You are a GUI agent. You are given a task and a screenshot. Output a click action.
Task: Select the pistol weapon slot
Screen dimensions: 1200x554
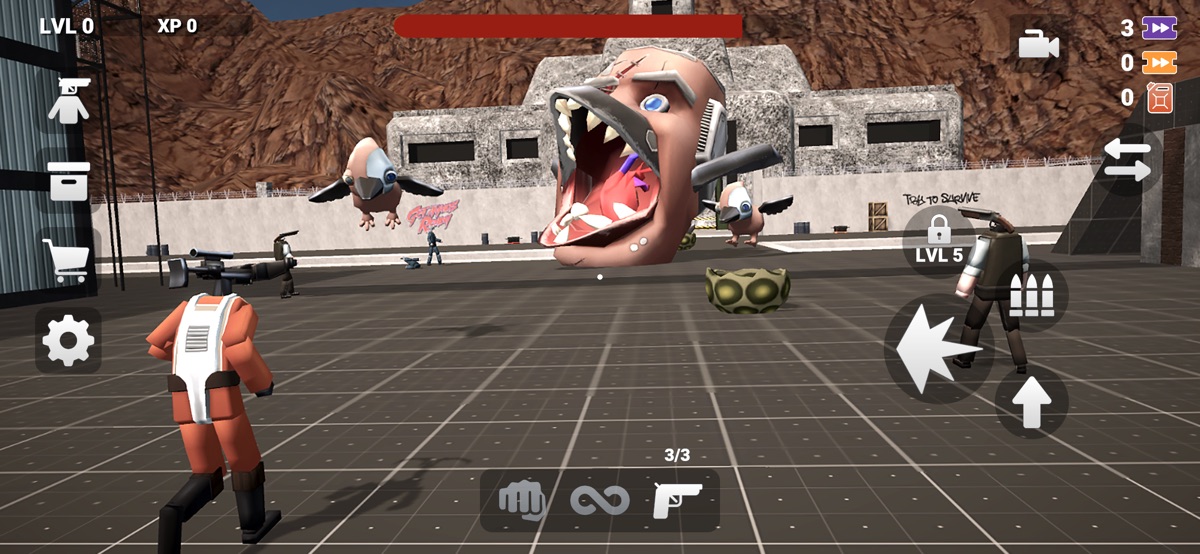678,500
